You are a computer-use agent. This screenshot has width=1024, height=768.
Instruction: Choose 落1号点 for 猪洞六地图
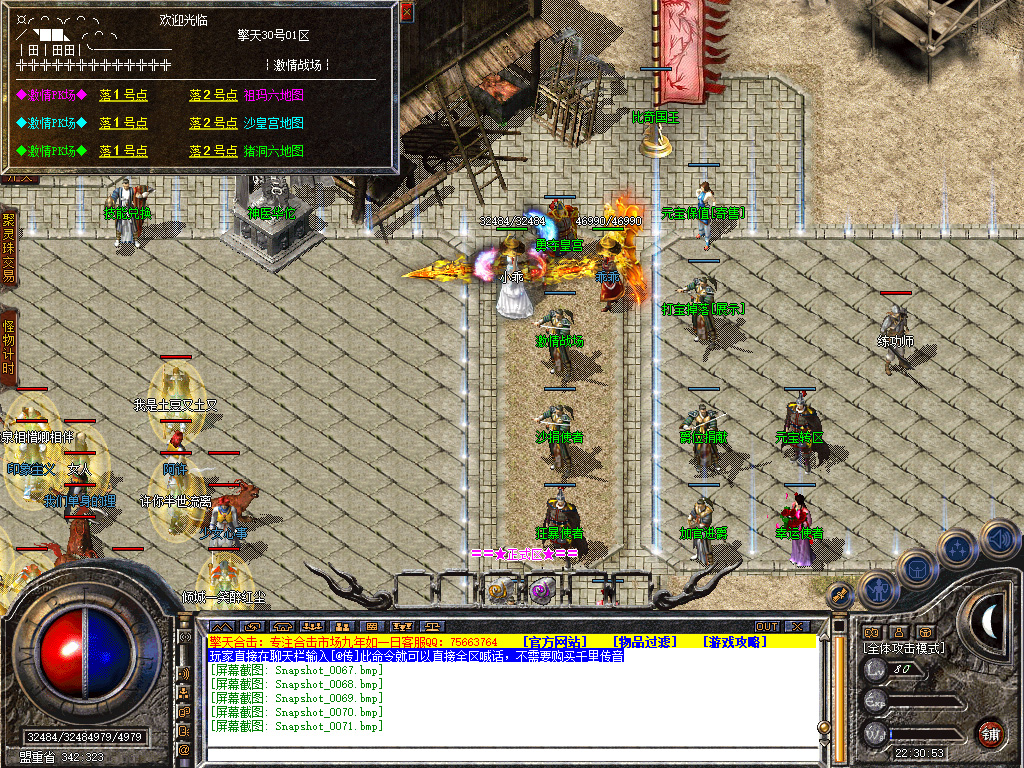(x=123, y=151)
